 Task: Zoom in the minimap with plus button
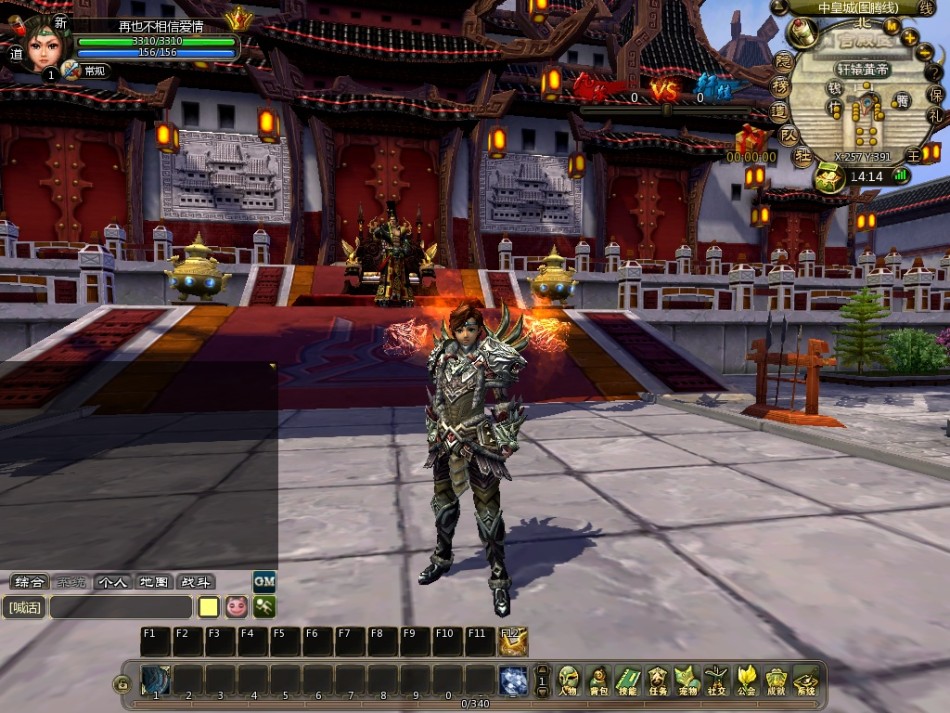point(910,38)
